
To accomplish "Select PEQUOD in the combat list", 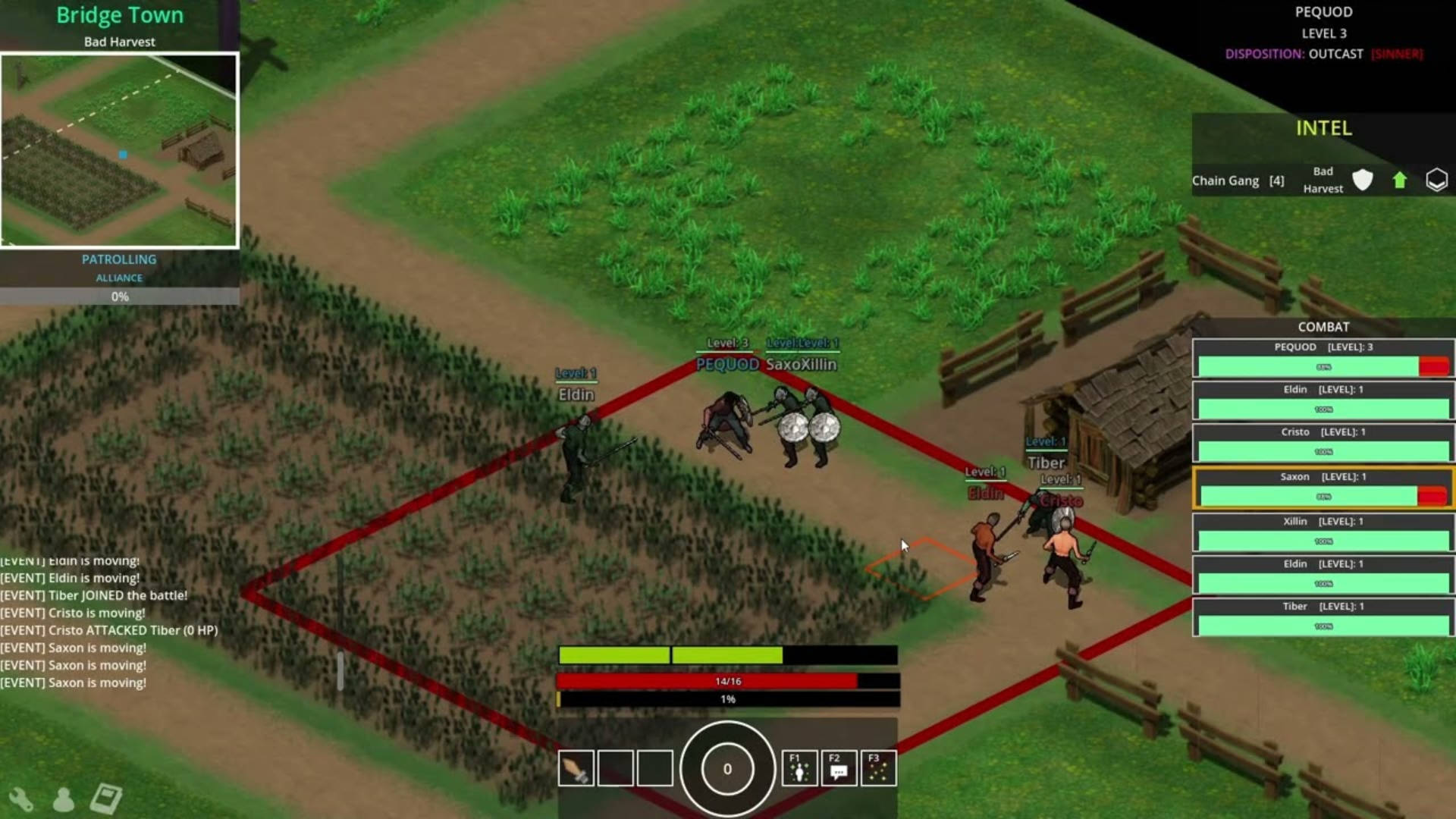I will click(x=1323, y=358).
